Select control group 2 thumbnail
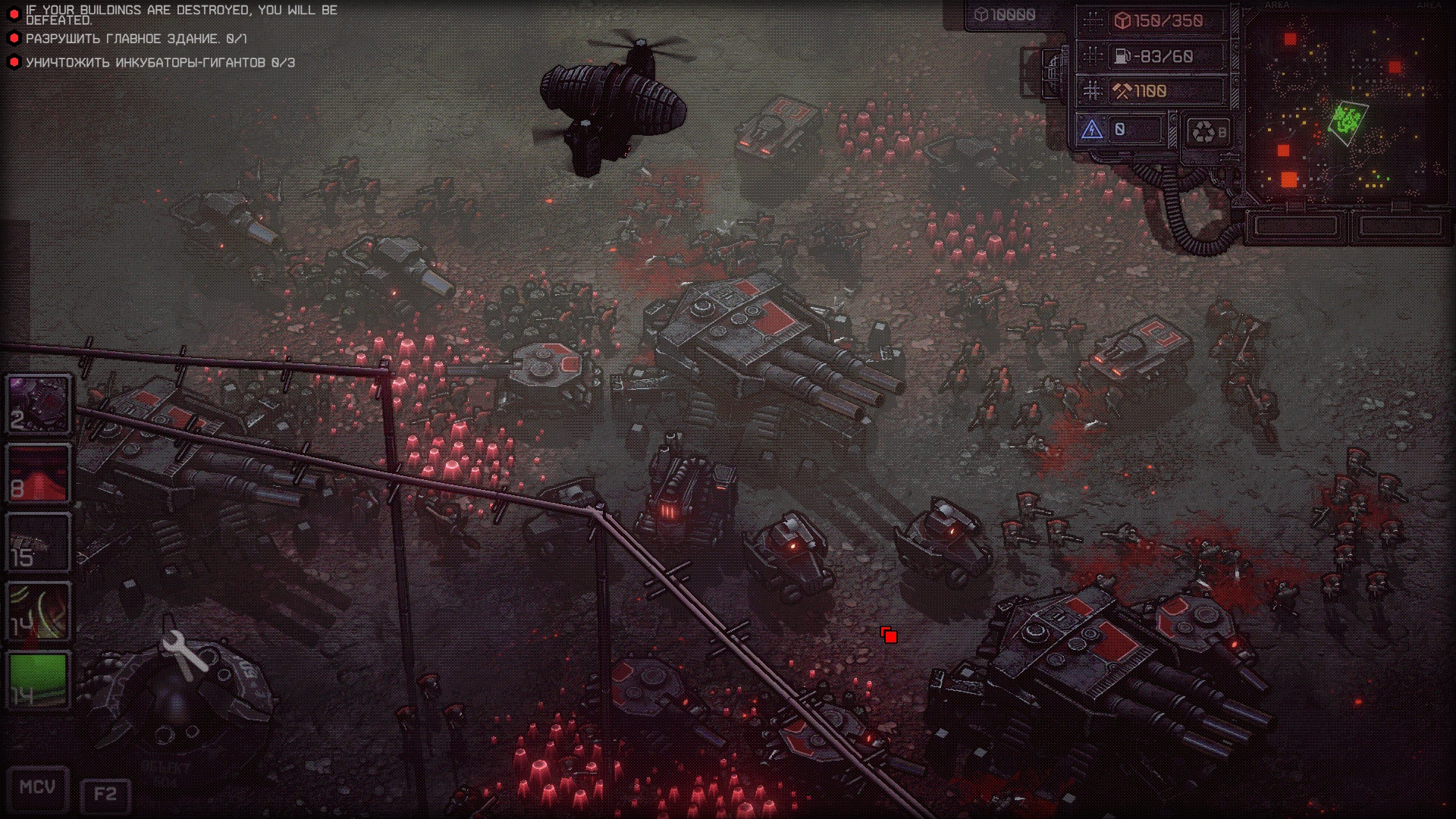The width and height of the screenshot is (1456, 819). (39, 403)
